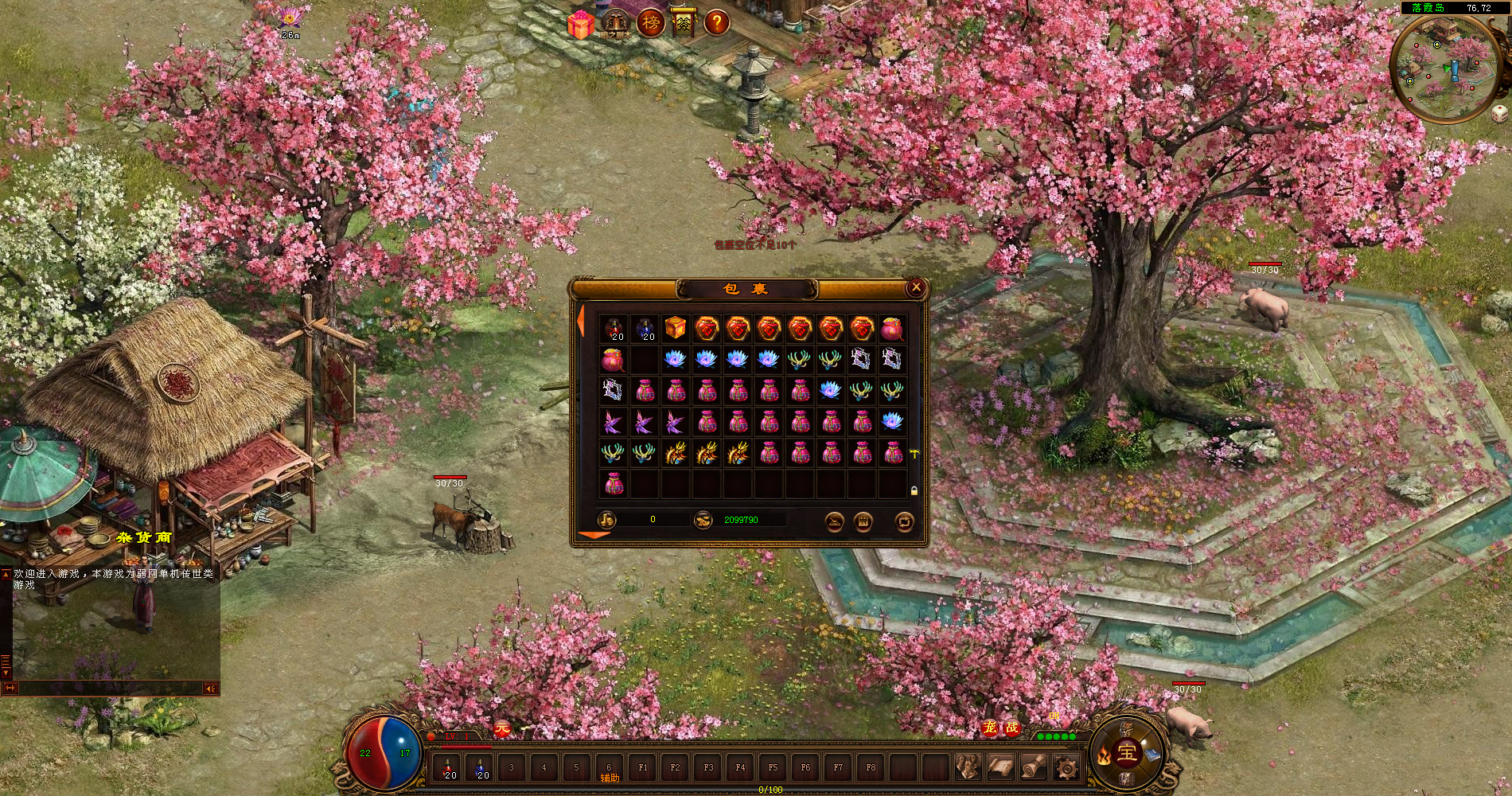The height and width of the screenshot is (796, 1512).
Task: Open the question mark help button
Action: [x=716, y=23]
